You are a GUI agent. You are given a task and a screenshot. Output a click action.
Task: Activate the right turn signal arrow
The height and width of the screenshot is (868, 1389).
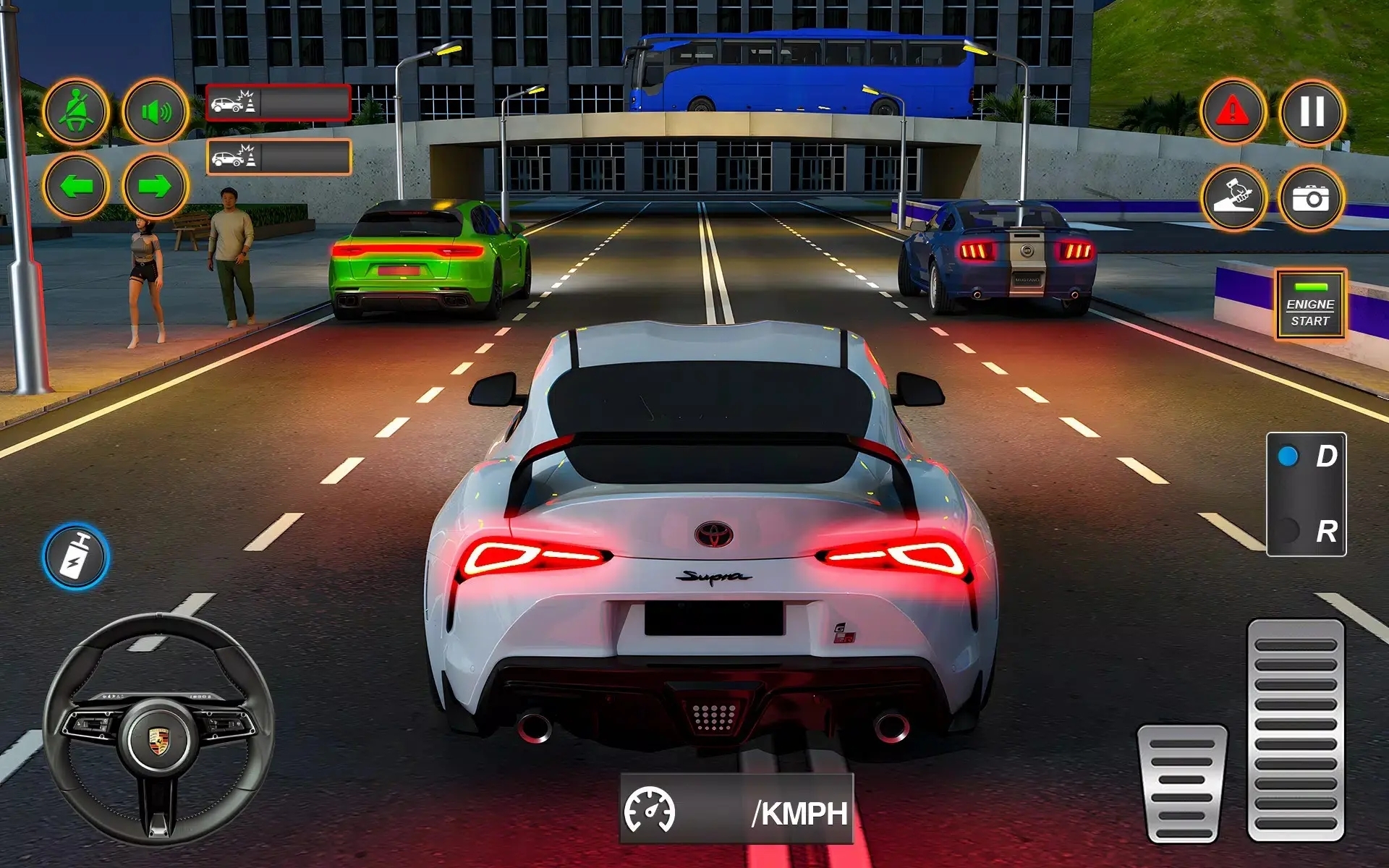[x=155, y=186]
